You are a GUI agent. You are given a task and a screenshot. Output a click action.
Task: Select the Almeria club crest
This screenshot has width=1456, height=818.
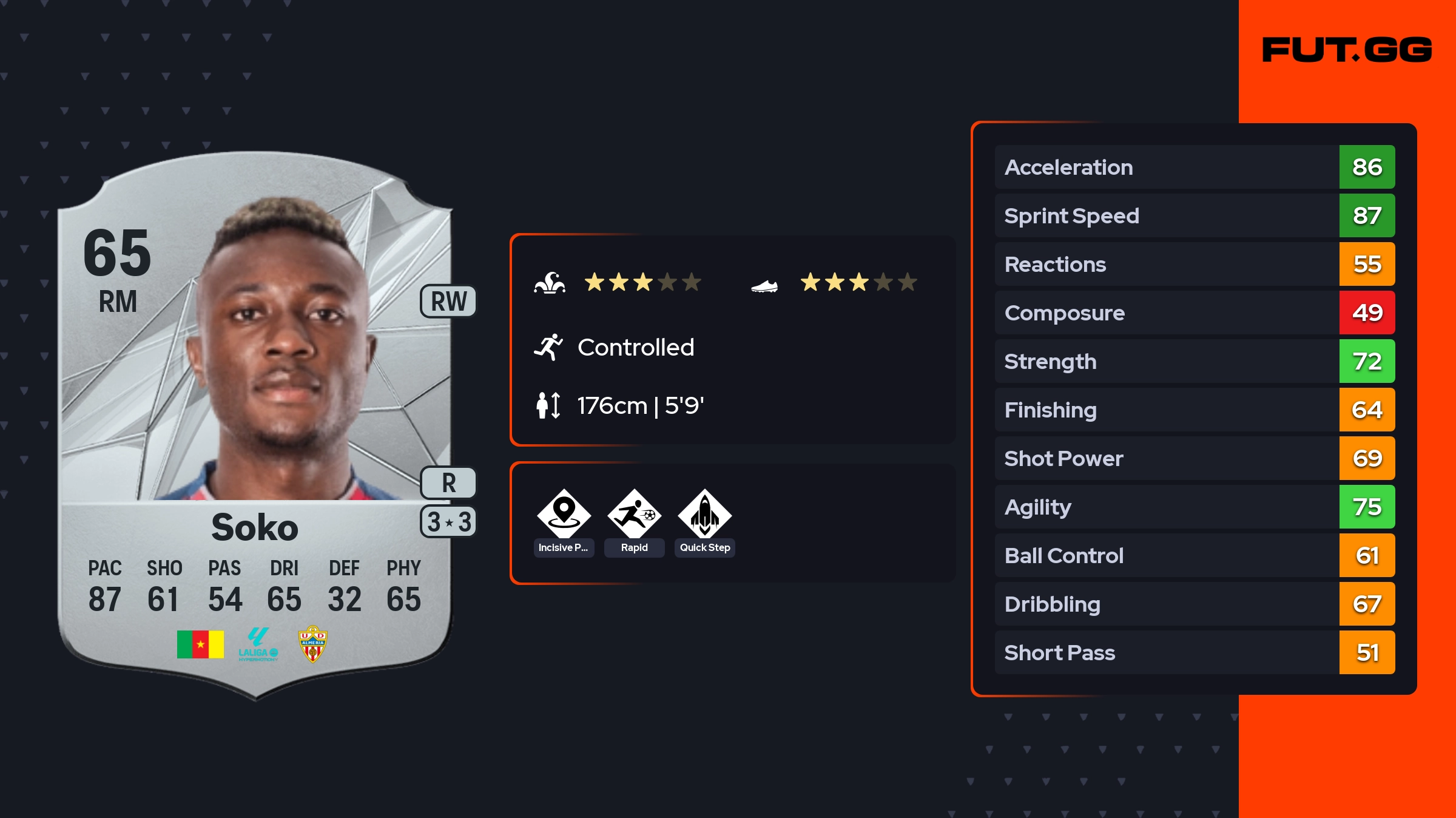click(312, 644)
